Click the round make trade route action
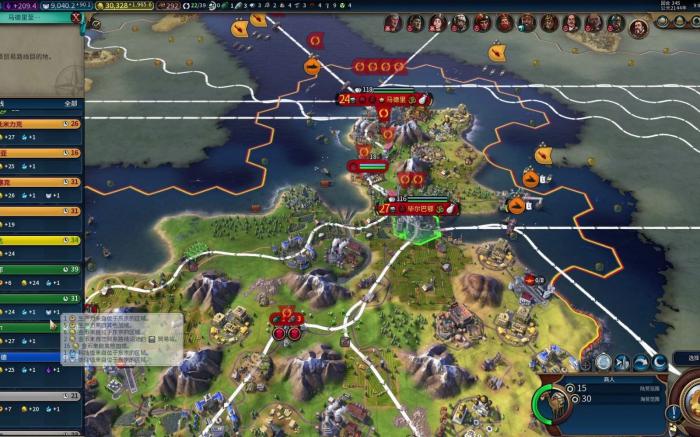The width and height of the screenshot is (700, 437). pyautogui.click(x=603, y=362)
